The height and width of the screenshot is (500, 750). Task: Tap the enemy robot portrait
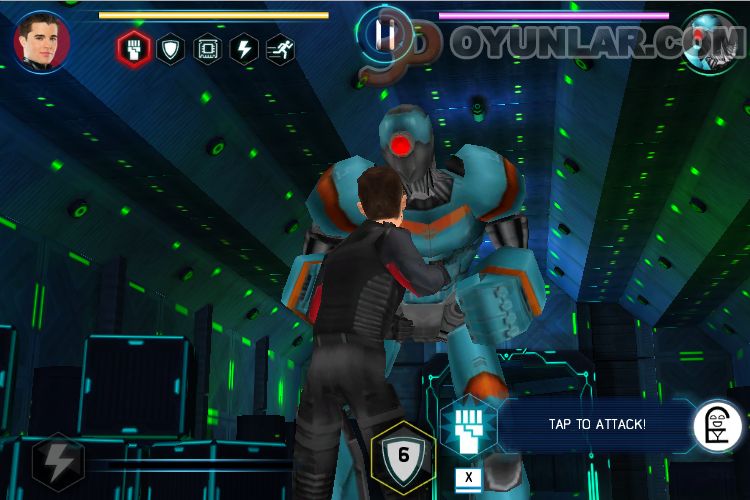click(x=710, y=40)
